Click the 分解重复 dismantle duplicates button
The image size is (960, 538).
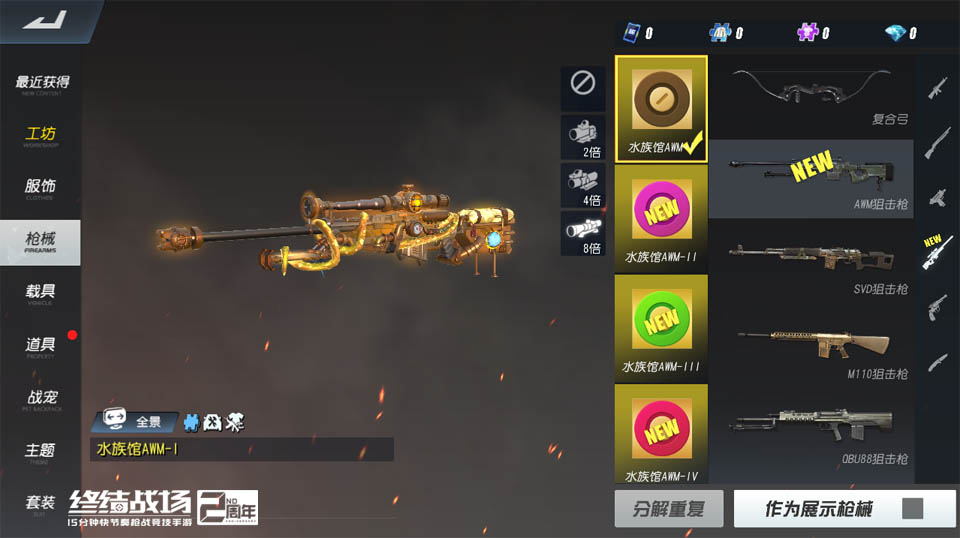pos(669,509)
